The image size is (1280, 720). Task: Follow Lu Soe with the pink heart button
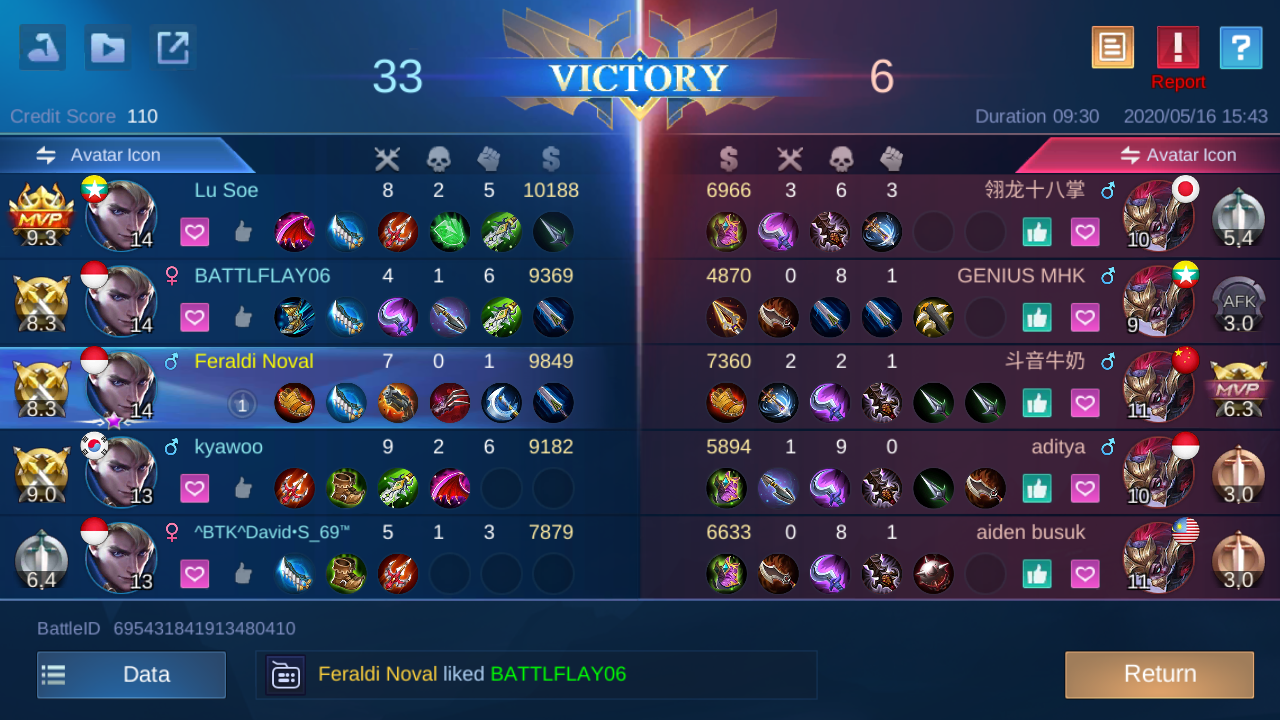click(195, 233)
